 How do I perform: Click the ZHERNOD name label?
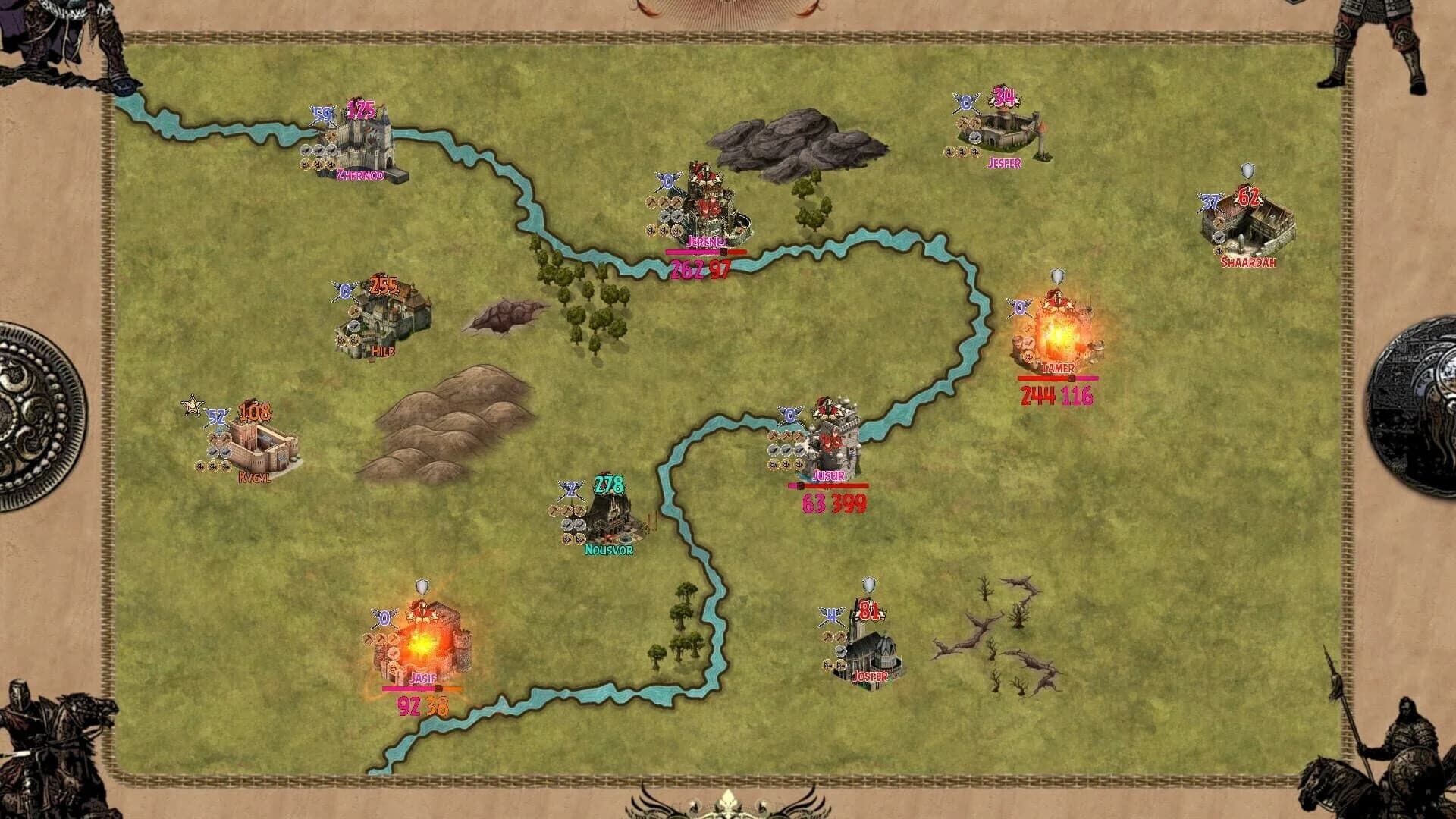[359, 175]
